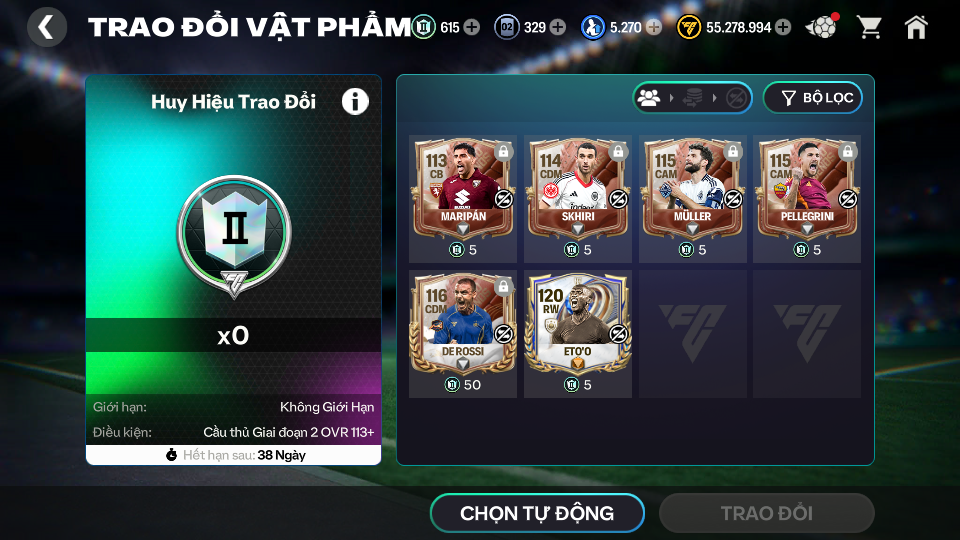Open the Huy Hiệu Trao Đổi info icon
Viewport: 960px width, 540px height.
tap(355, 101)
